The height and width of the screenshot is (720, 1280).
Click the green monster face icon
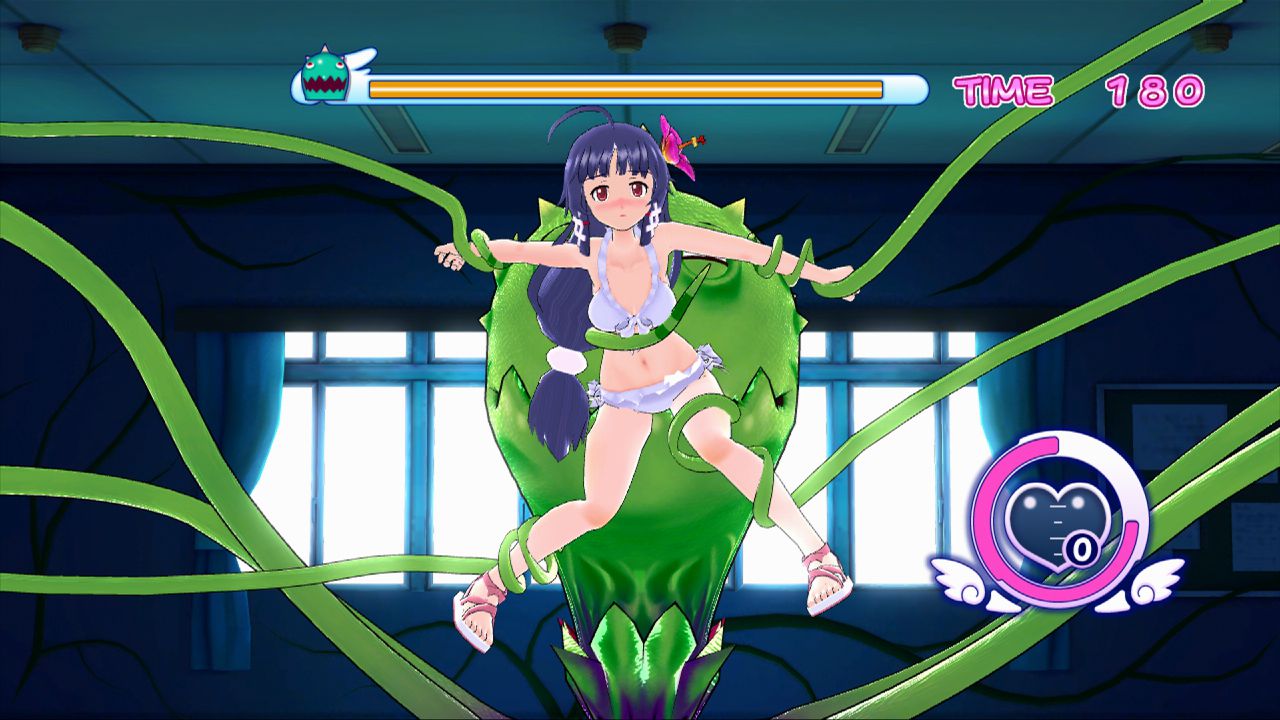click(x=325, y=75)
